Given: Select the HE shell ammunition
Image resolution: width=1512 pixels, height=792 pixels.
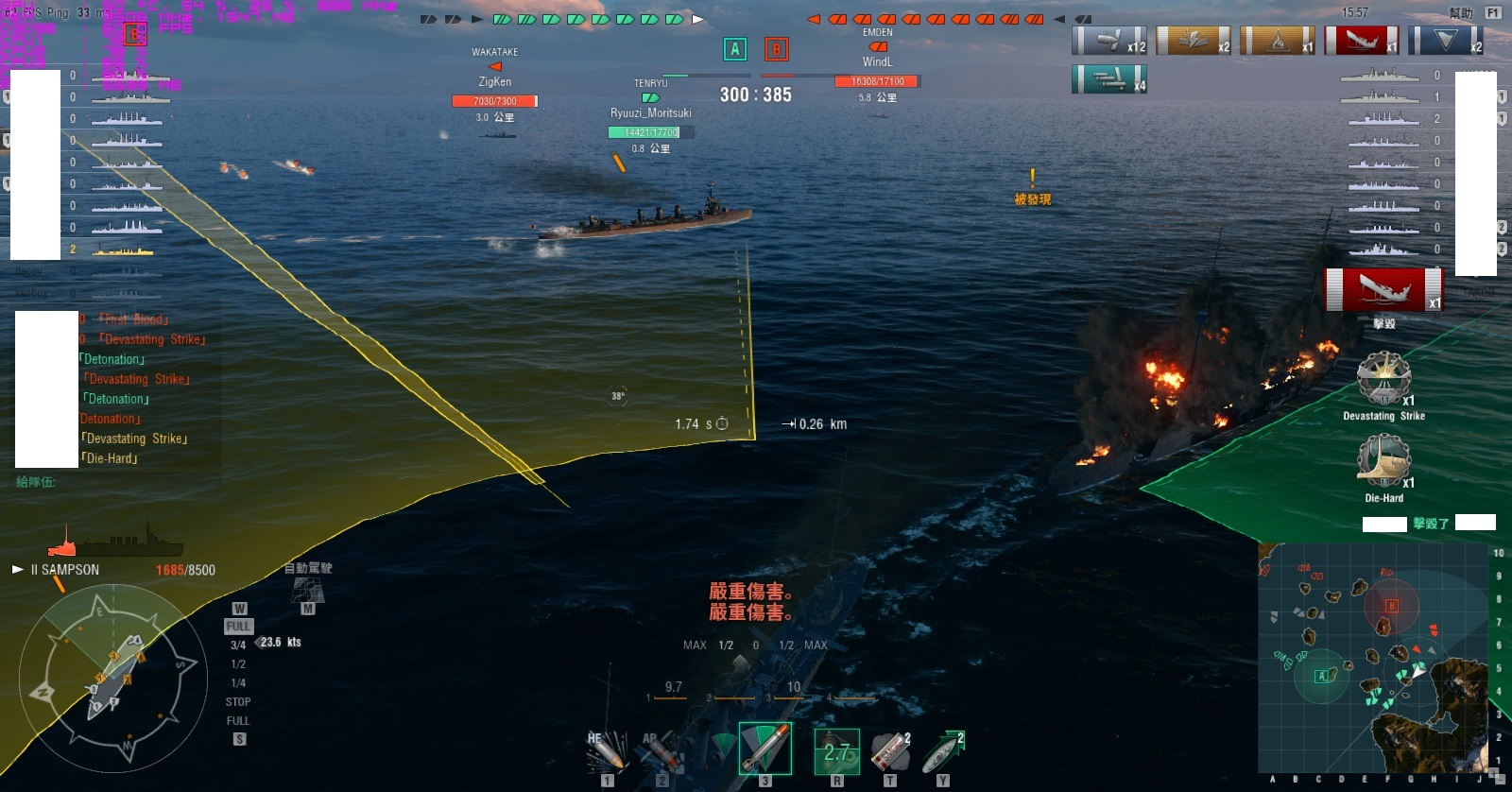Looking at the screenshot, I should coord(607,751).
